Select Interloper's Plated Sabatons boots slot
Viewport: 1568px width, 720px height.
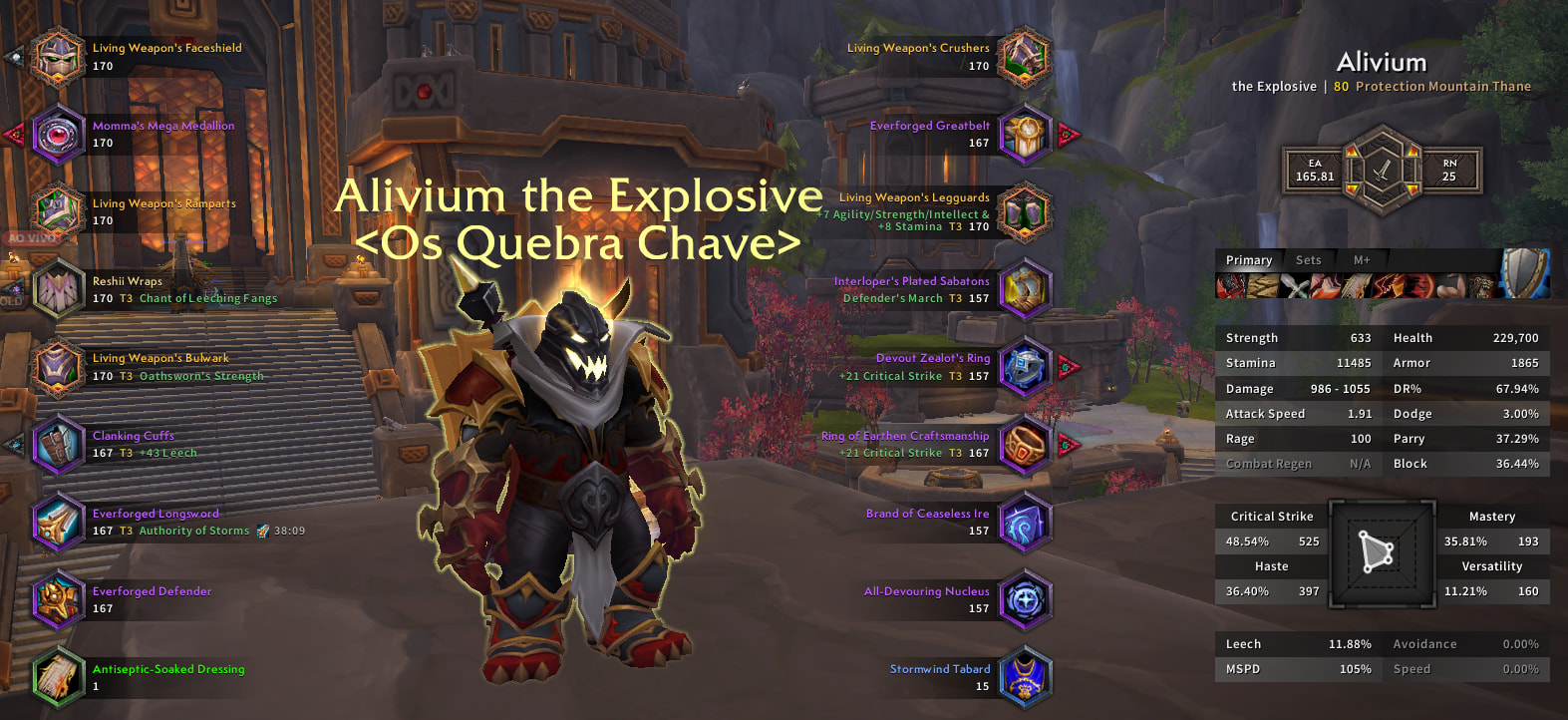[1024, 289]
